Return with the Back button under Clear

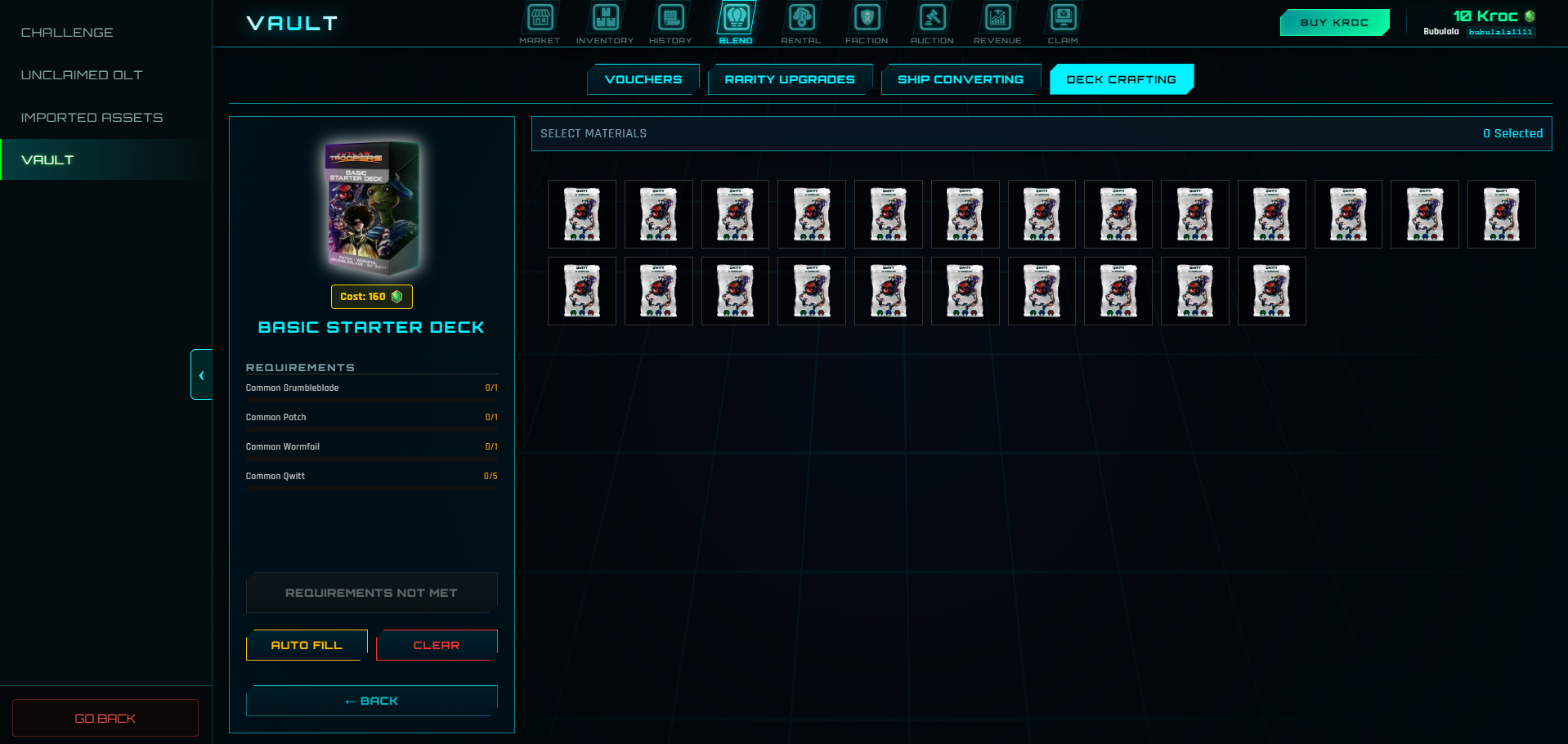[372, 701]
